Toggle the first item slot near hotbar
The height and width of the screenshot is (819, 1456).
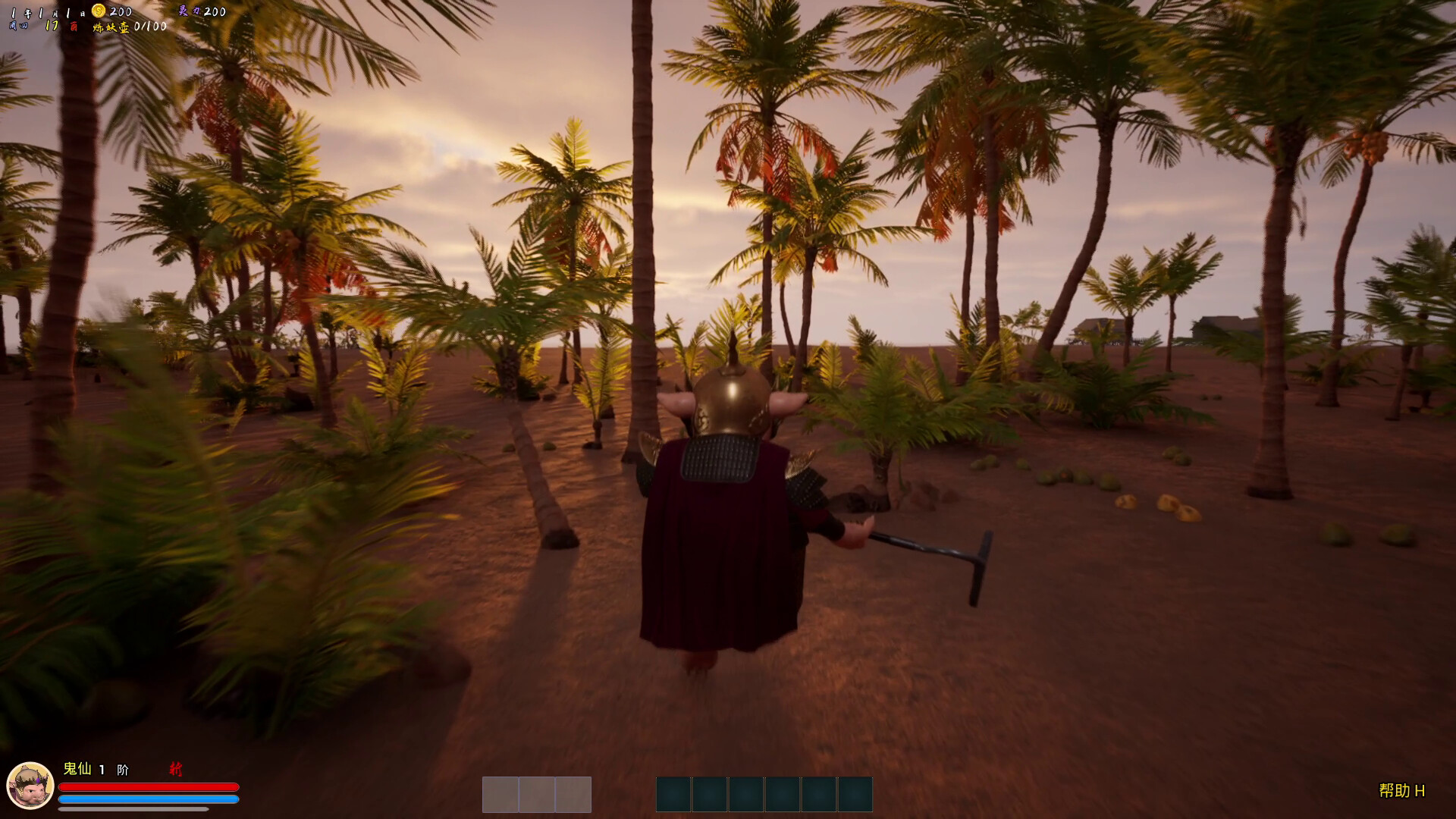[x=500, y=793]
